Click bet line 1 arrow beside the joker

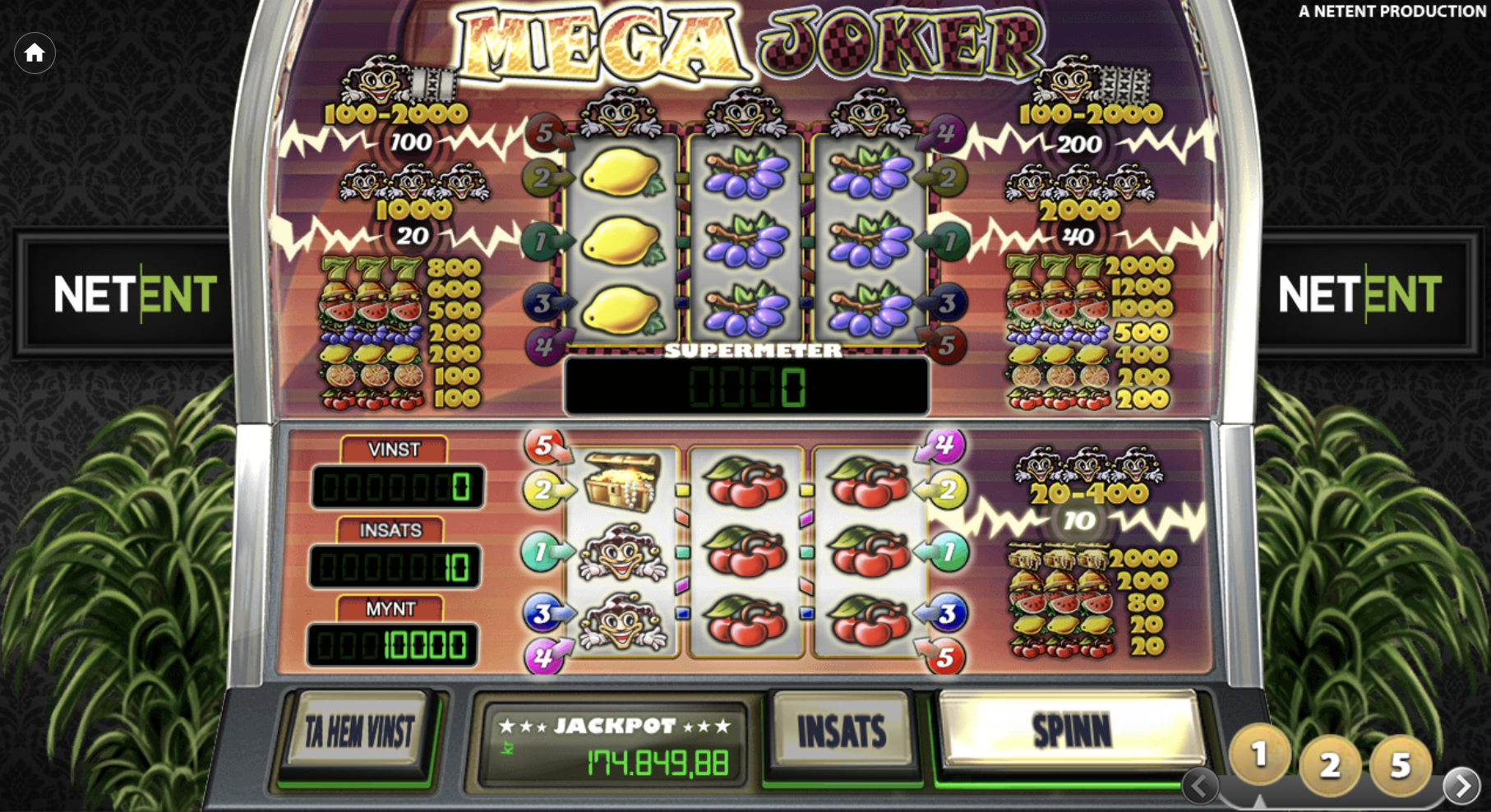tap(540, 551)
